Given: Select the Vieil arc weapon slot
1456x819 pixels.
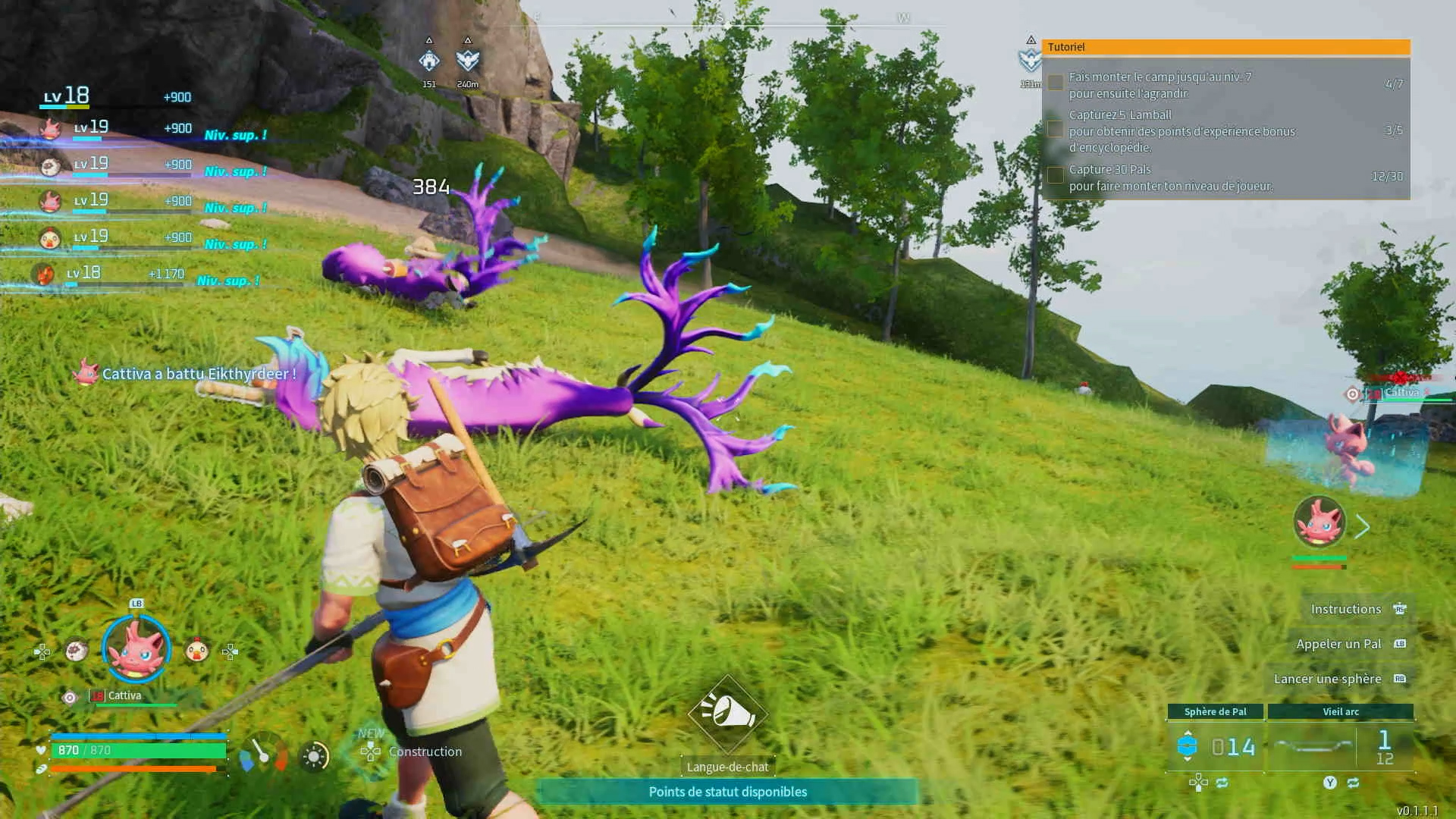Looking at the screenshot, I should click(1340, 746).
